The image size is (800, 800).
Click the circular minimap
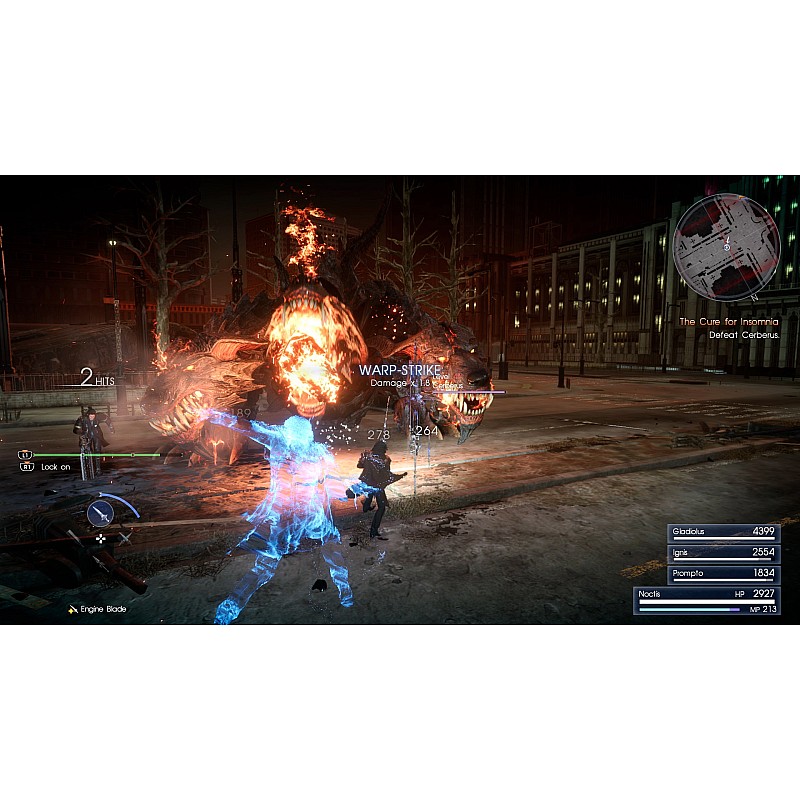pos(726,246)
